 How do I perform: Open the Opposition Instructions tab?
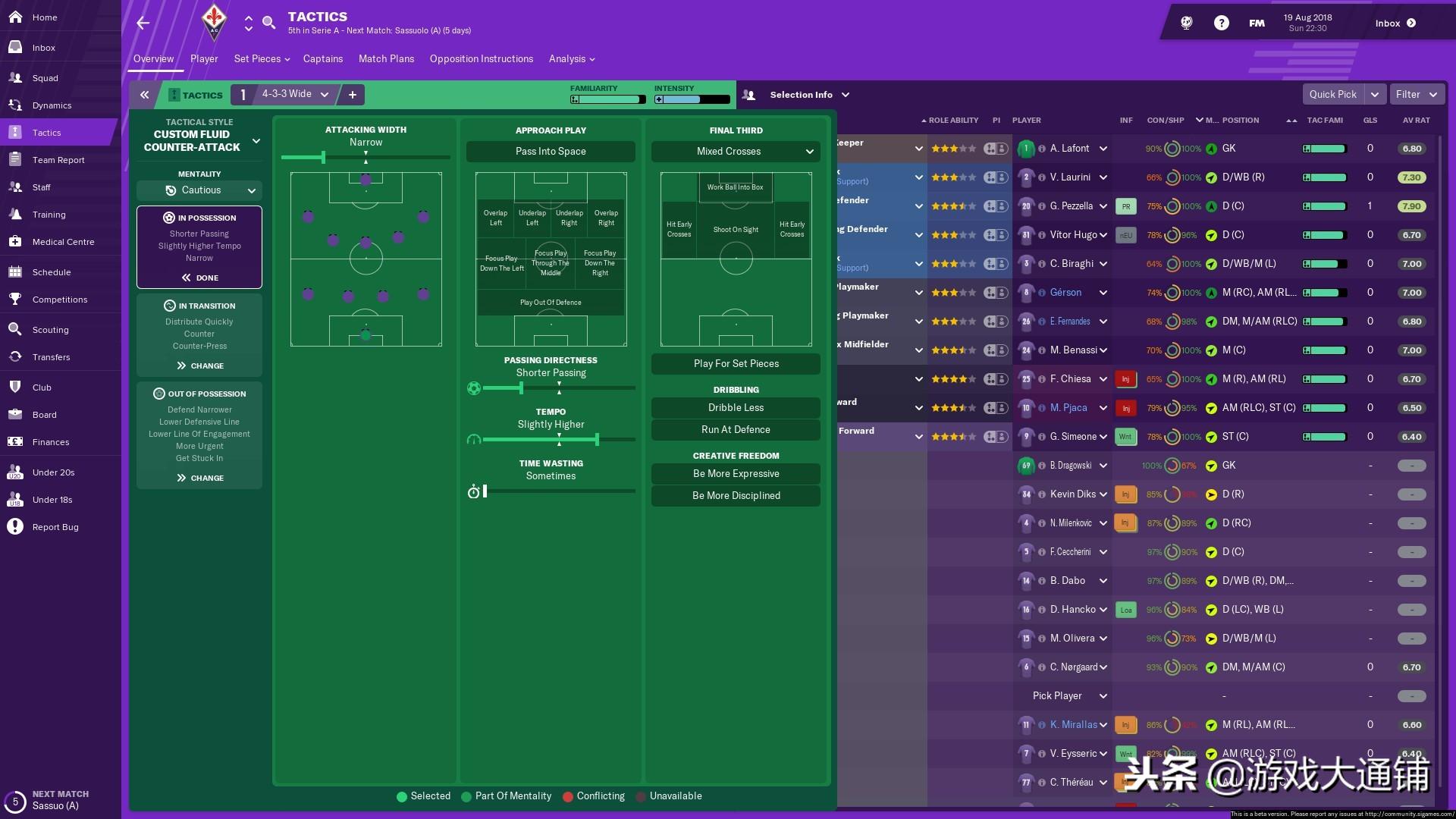tap(481, 58)
